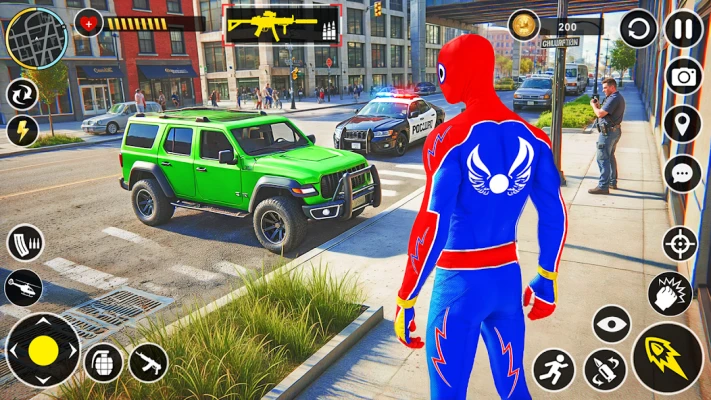Open the circular city minimap
This screenshot has height=400, width=711.
(37, 37)
